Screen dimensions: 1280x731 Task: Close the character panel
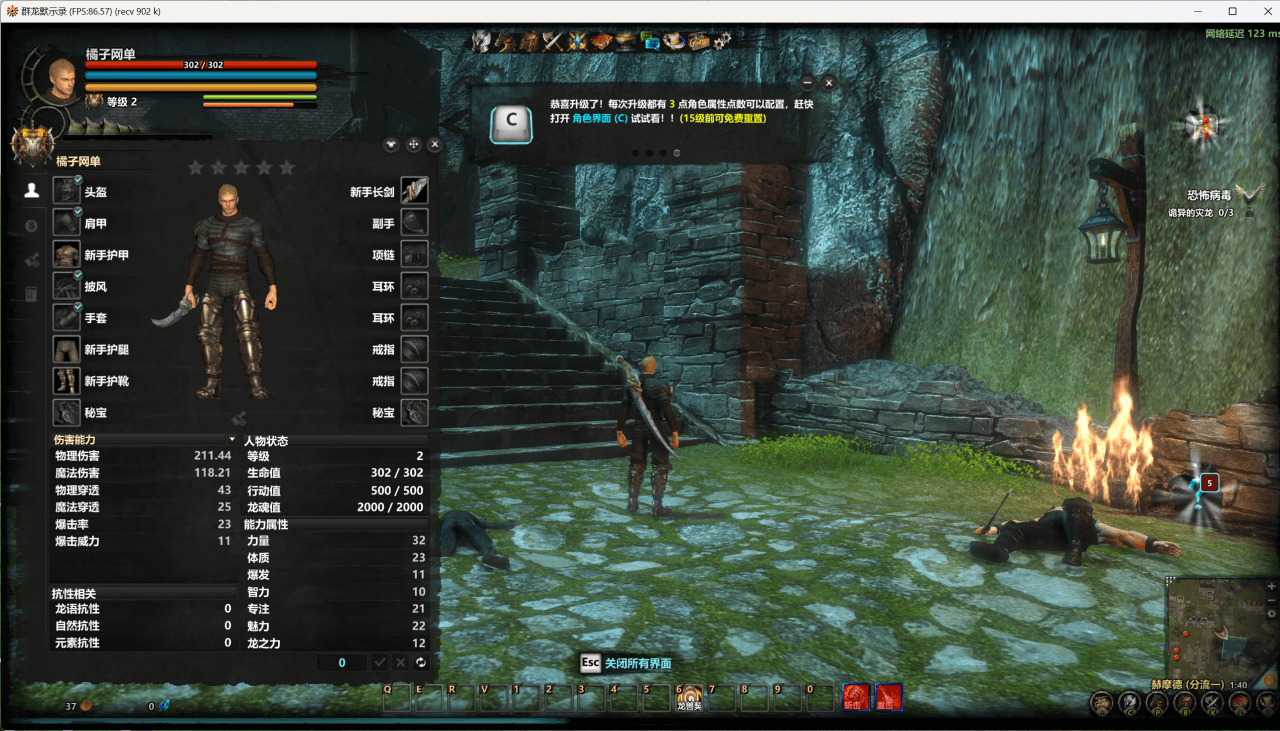(435, 144)
